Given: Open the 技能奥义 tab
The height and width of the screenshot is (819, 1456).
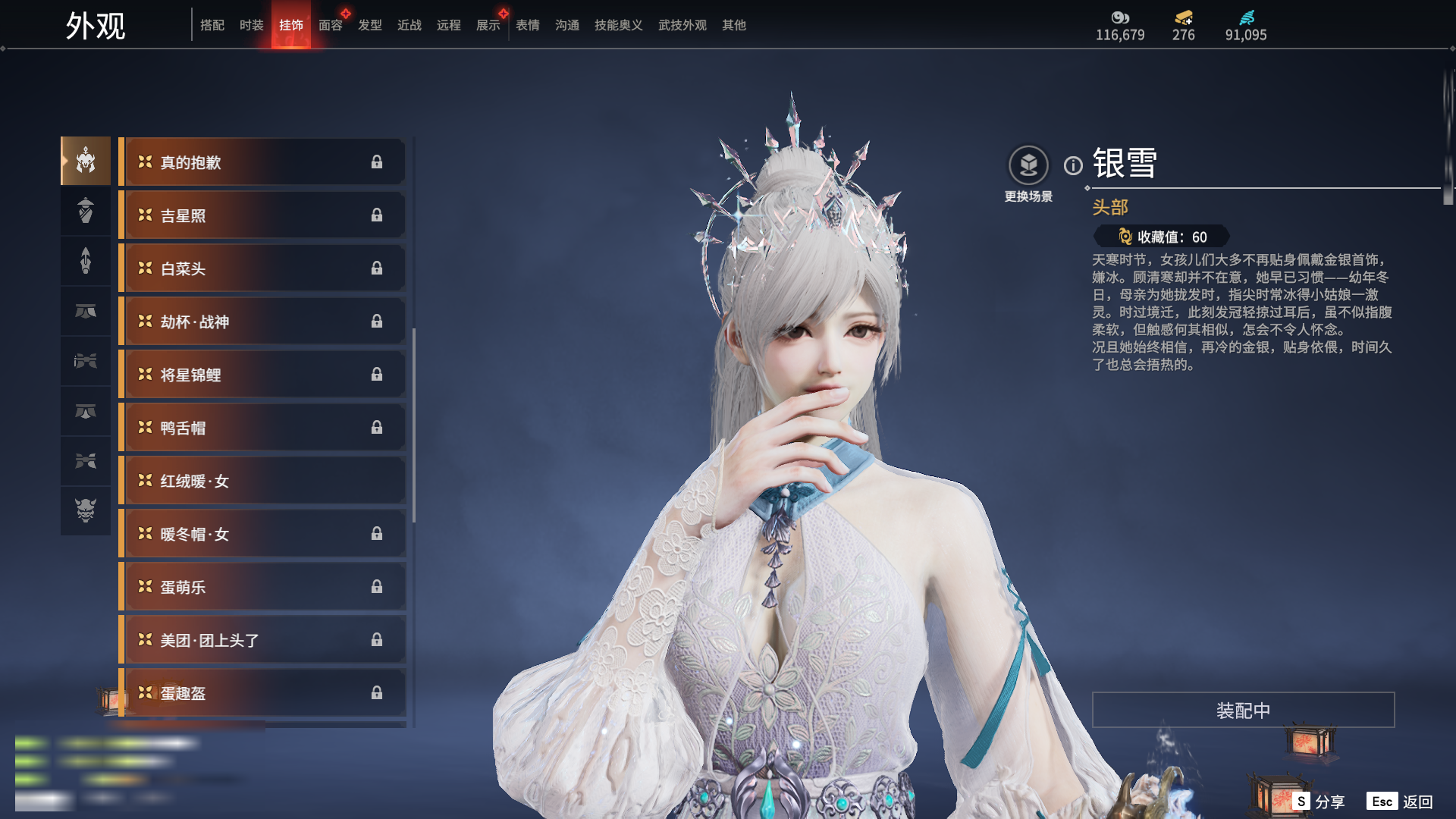Looking at the screenshot, I should 618,25.
